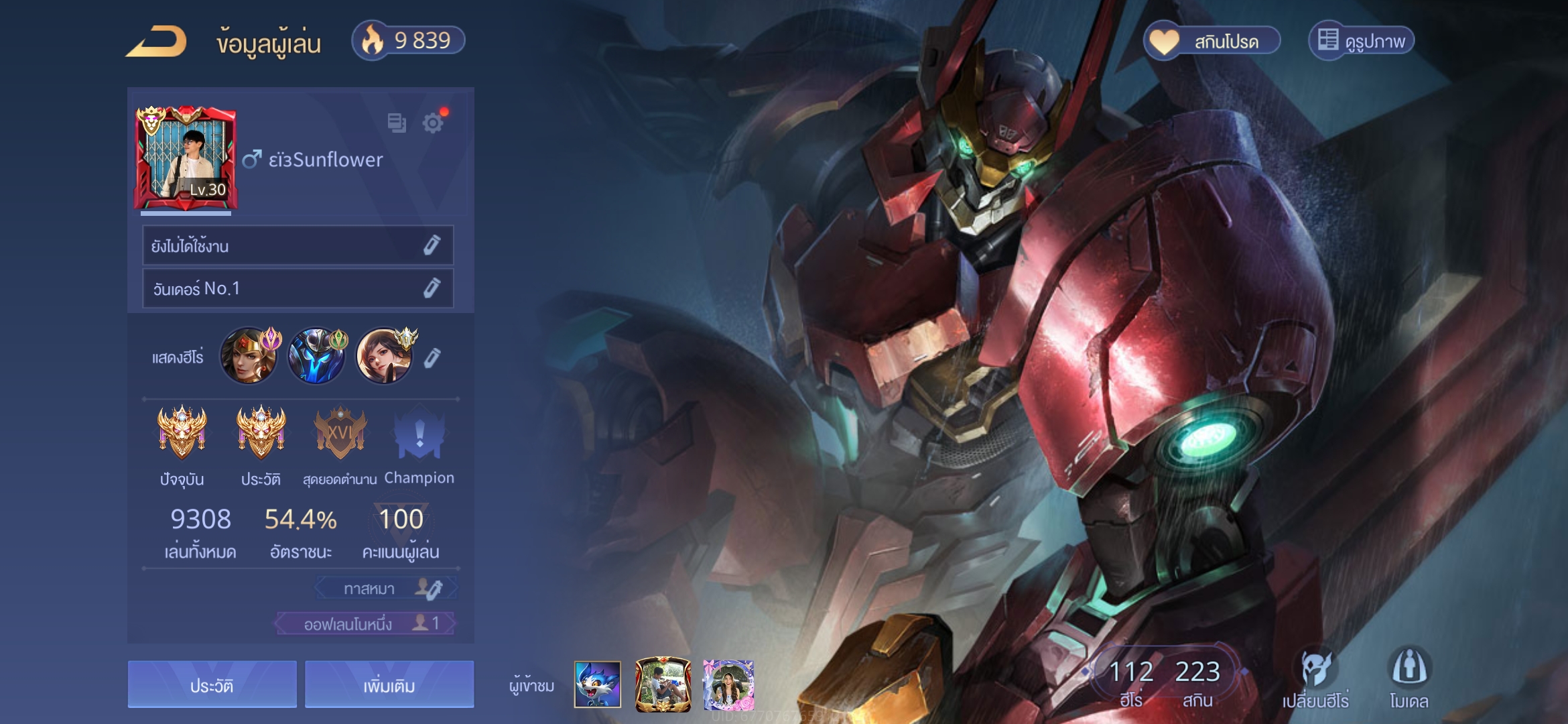Screen dimensions: 1568x724
Task: Open the view image button (ดูรูปภาพ)
Action: pos(1362,42)
